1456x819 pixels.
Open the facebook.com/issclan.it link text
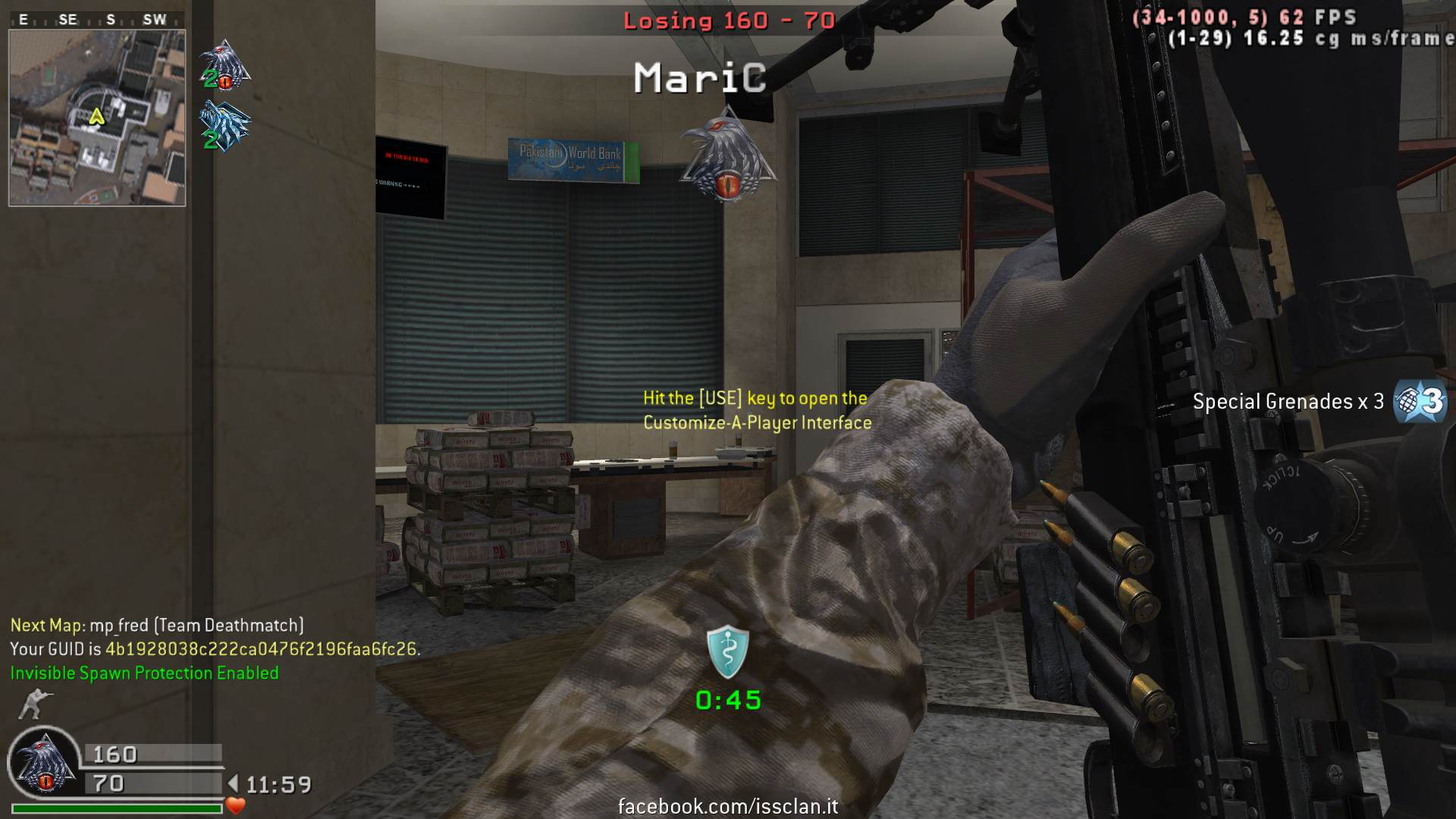click(x=728, y=806)
